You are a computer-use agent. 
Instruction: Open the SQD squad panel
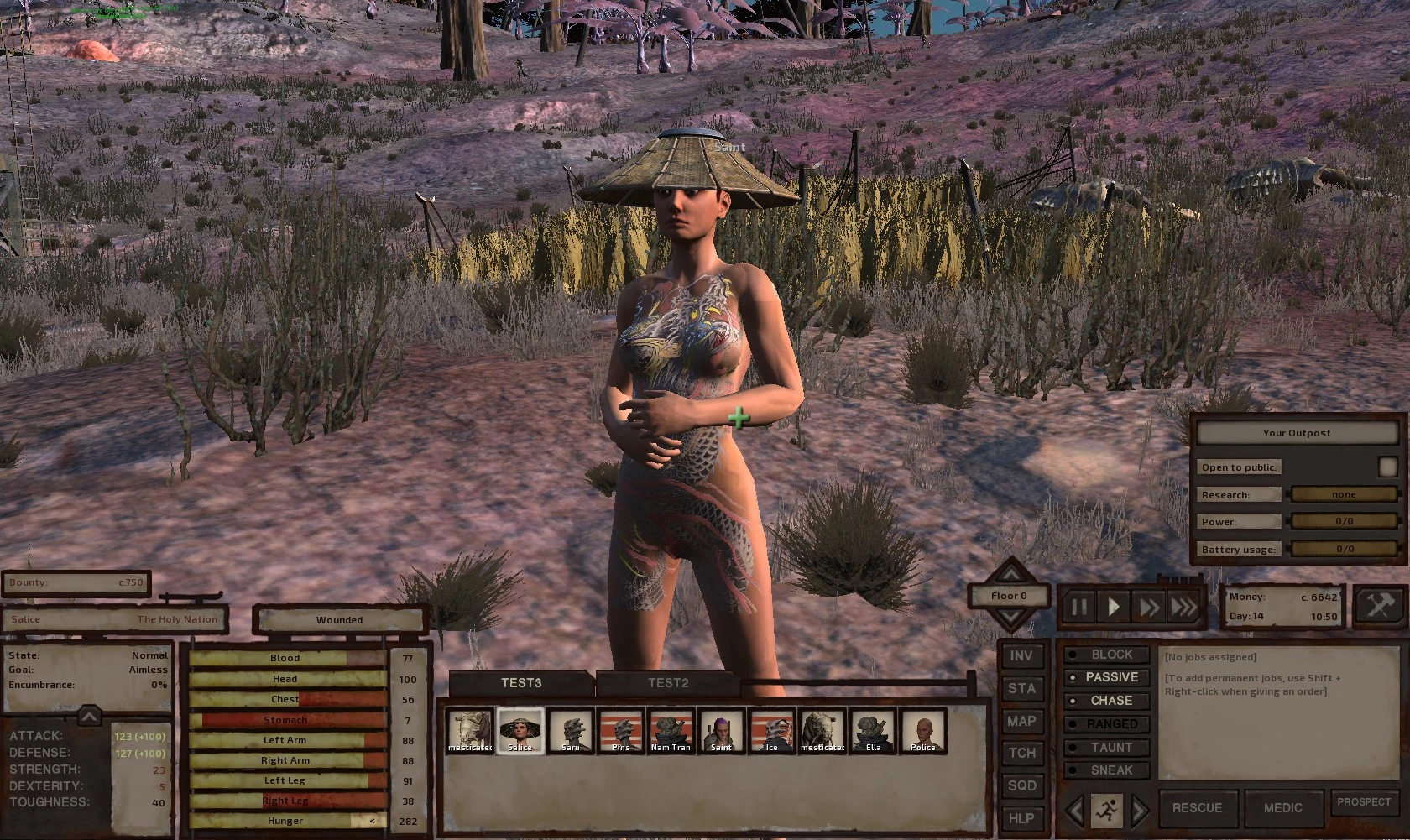pyautogui.click(x=1021, y=785)
